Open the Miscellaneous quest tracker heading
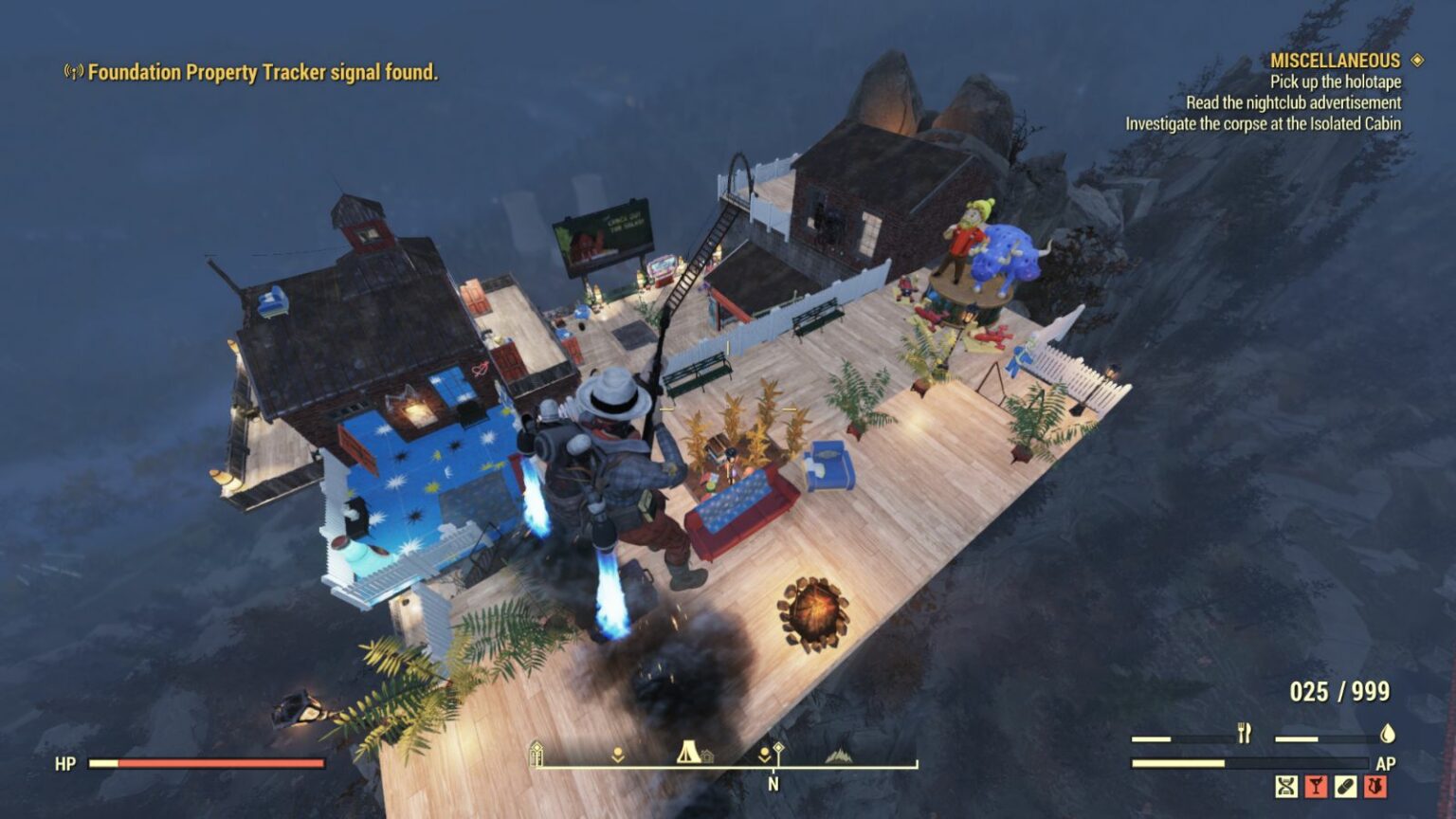This screenshot has width=1456, height=819. pyautogui.click(x=1335, y=61)
